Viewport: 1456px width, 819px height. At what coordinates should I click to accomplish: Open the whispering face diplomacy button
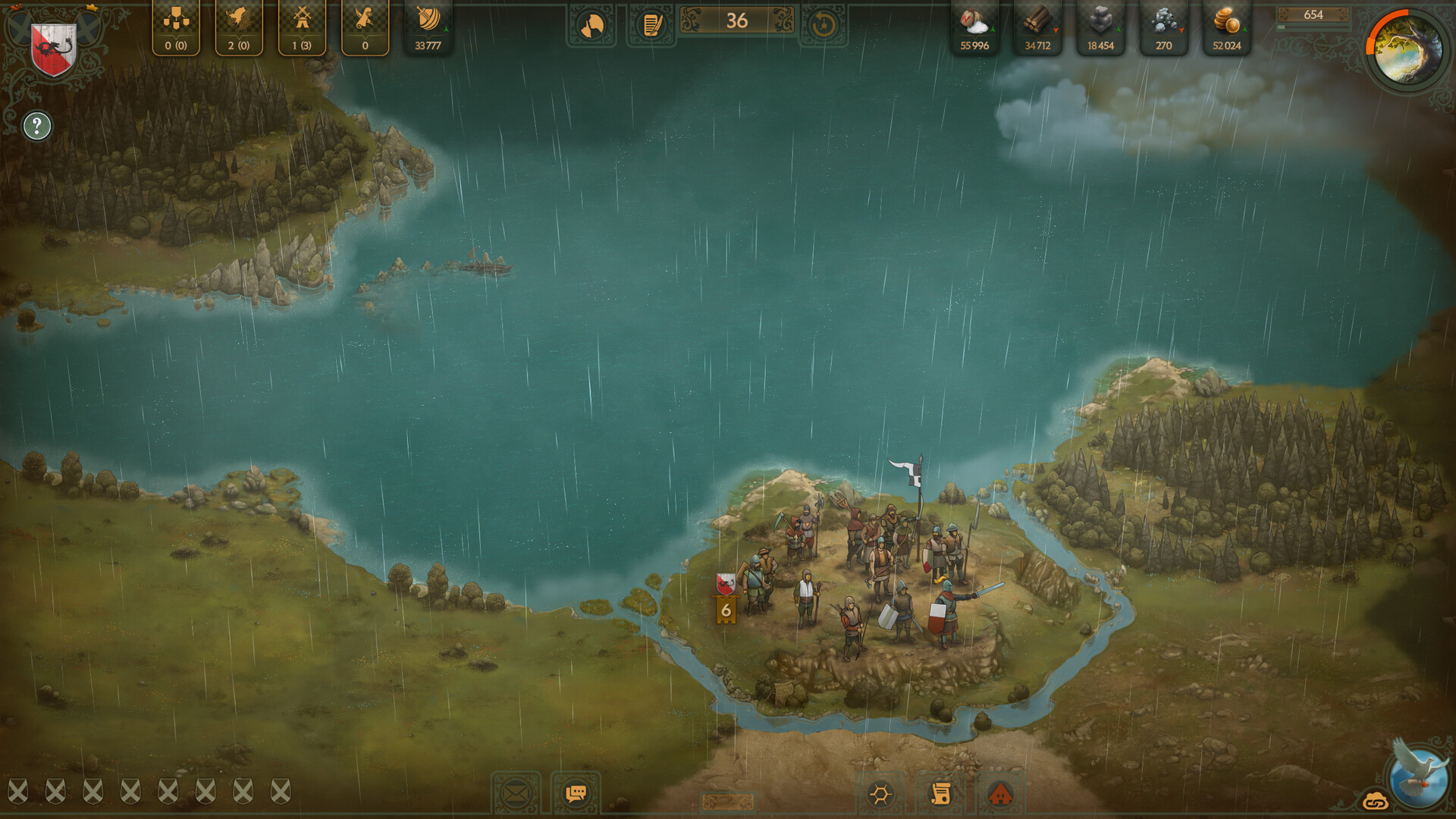pos(591,26)
